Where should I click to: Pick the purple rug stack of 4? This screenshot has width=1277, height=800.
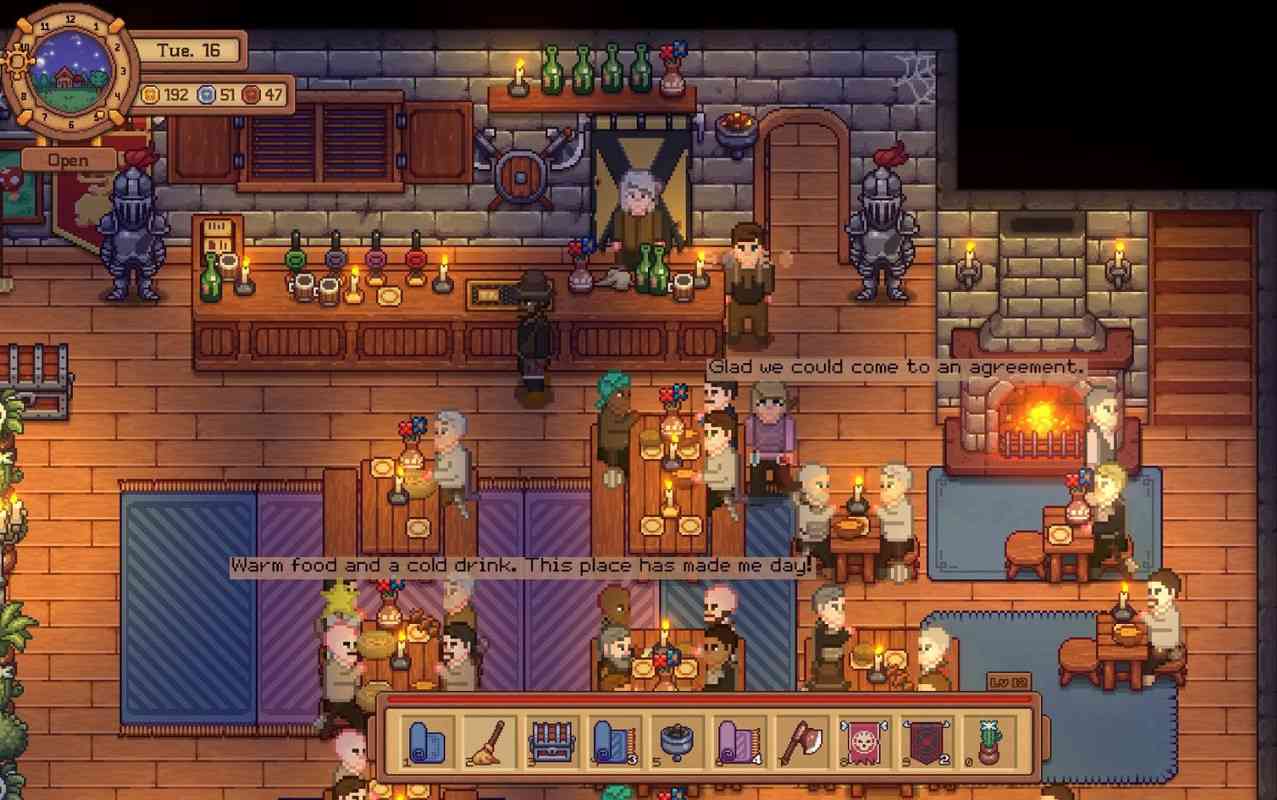tap(738, 741)
